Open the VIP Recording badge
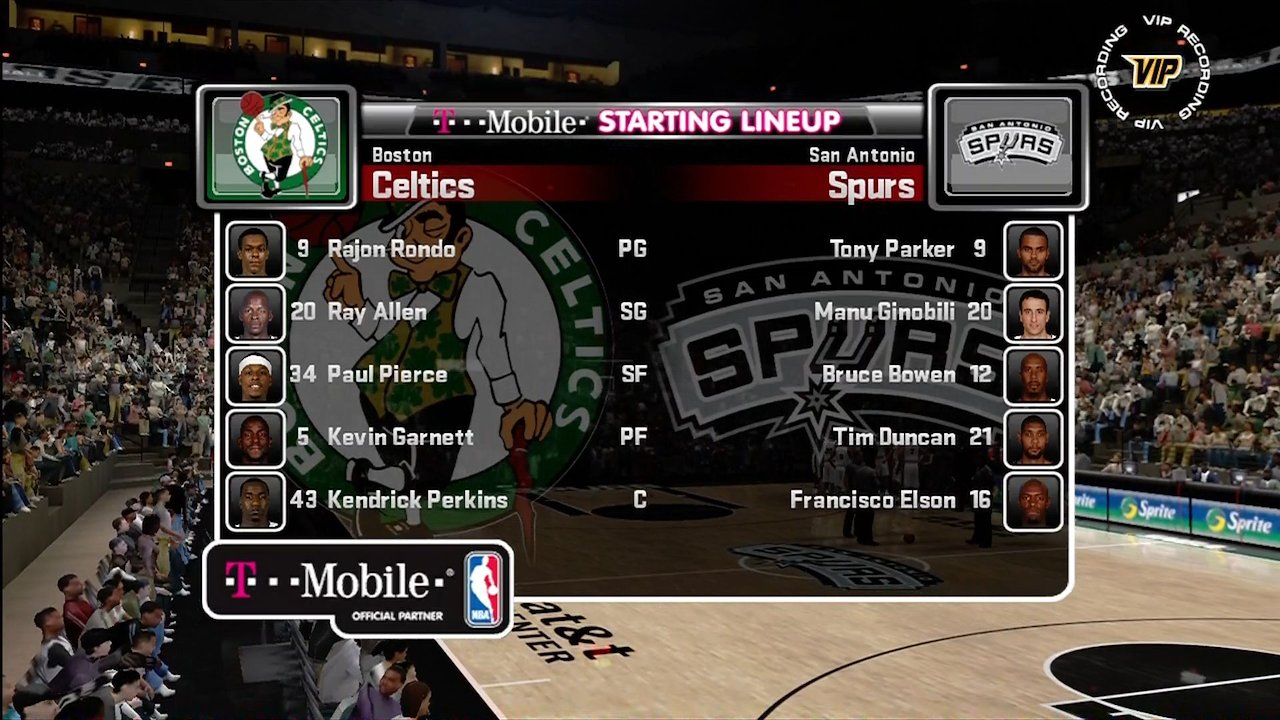The height and width of the screenshot is (720, 1280). click(1151, 71)
